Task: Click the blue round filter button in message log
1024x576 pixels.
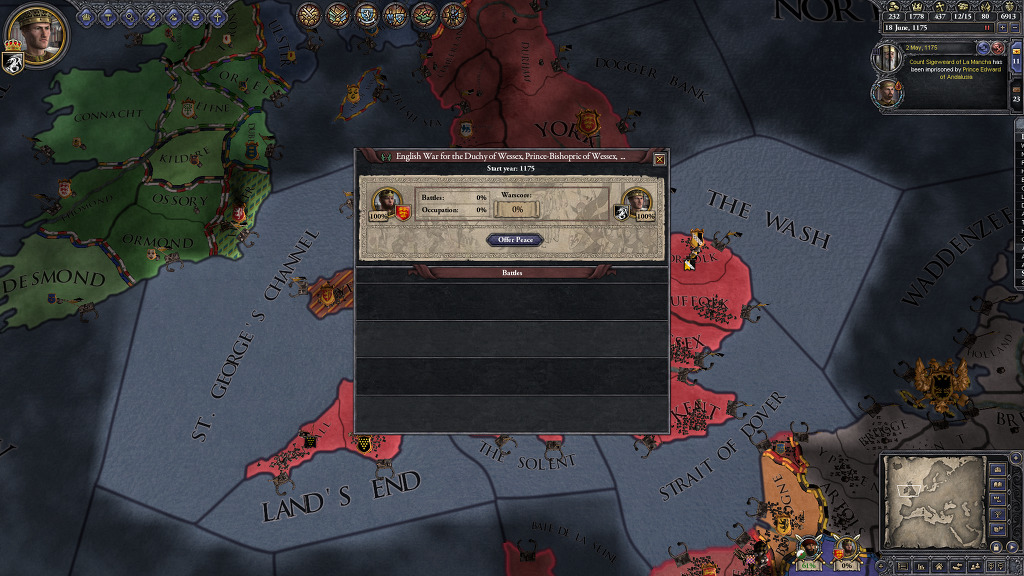Action: point(983,47)
